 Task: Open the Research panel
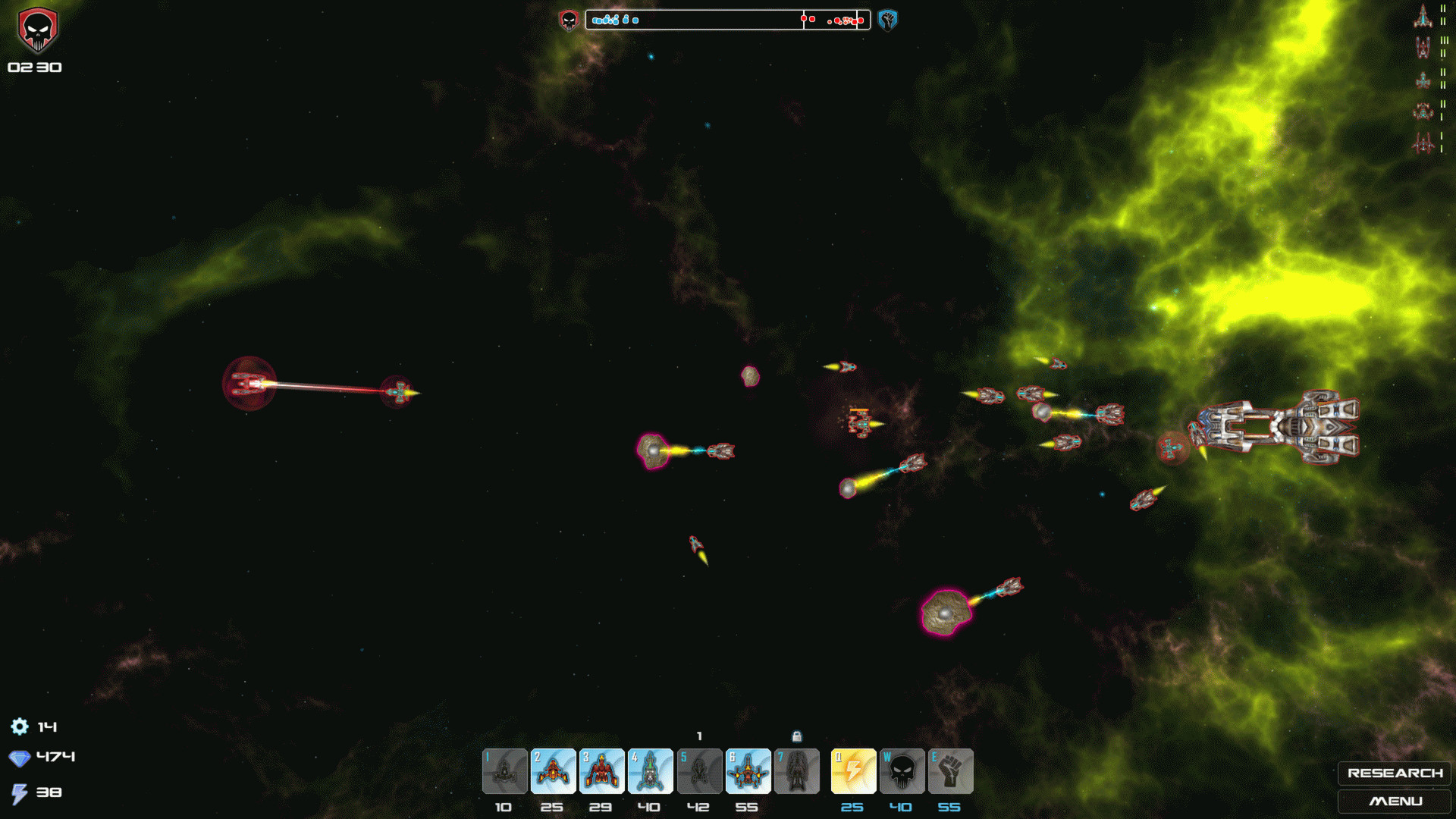tap(1394, 773)
